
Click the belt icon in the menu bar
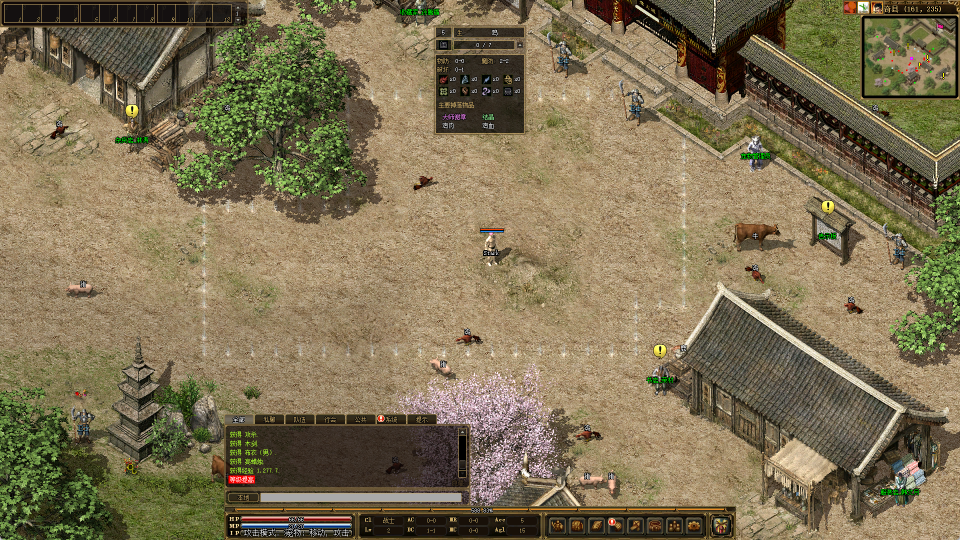click(x=635, y=525)
